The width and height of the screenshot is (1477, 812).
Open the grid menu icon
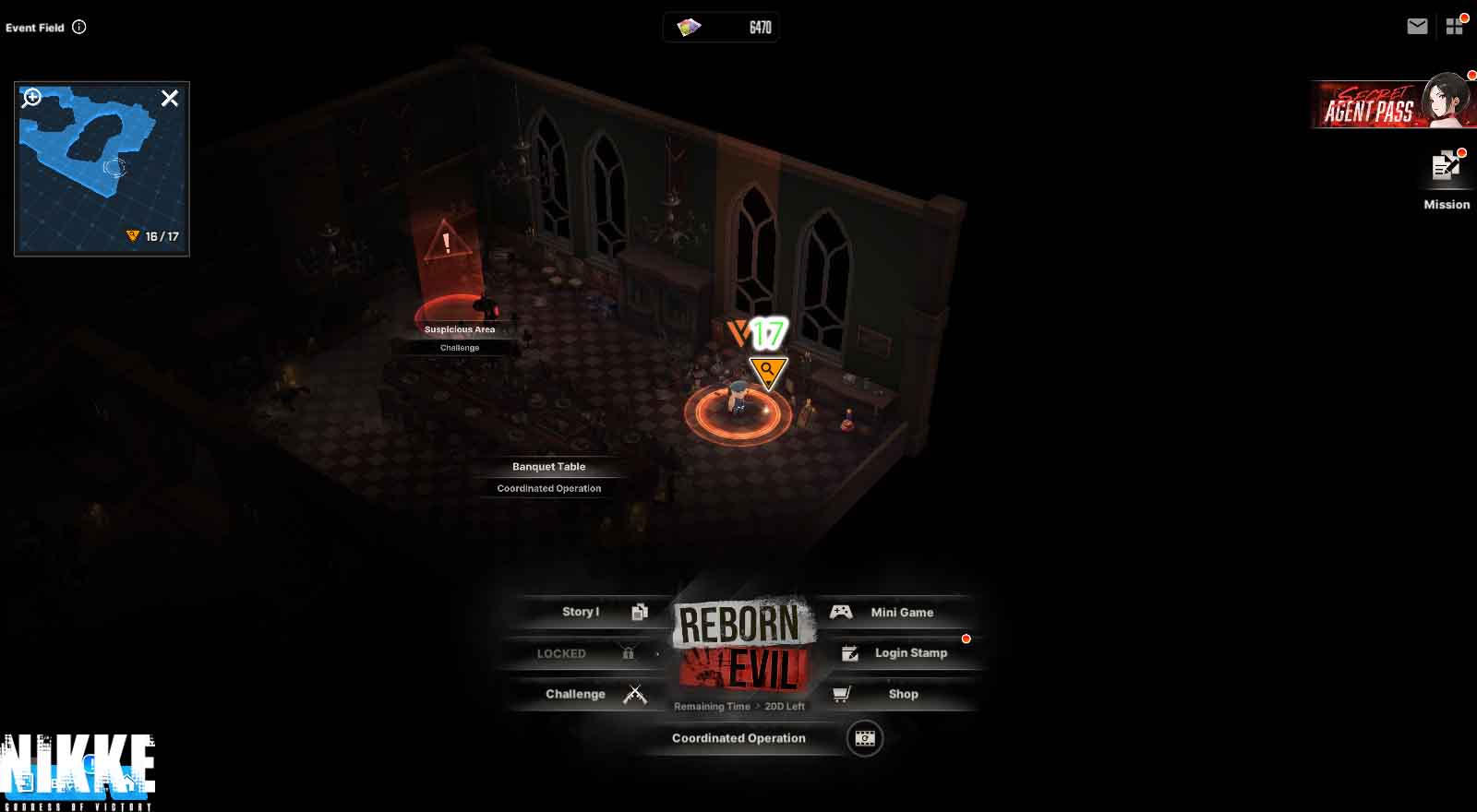[1455, 27]
